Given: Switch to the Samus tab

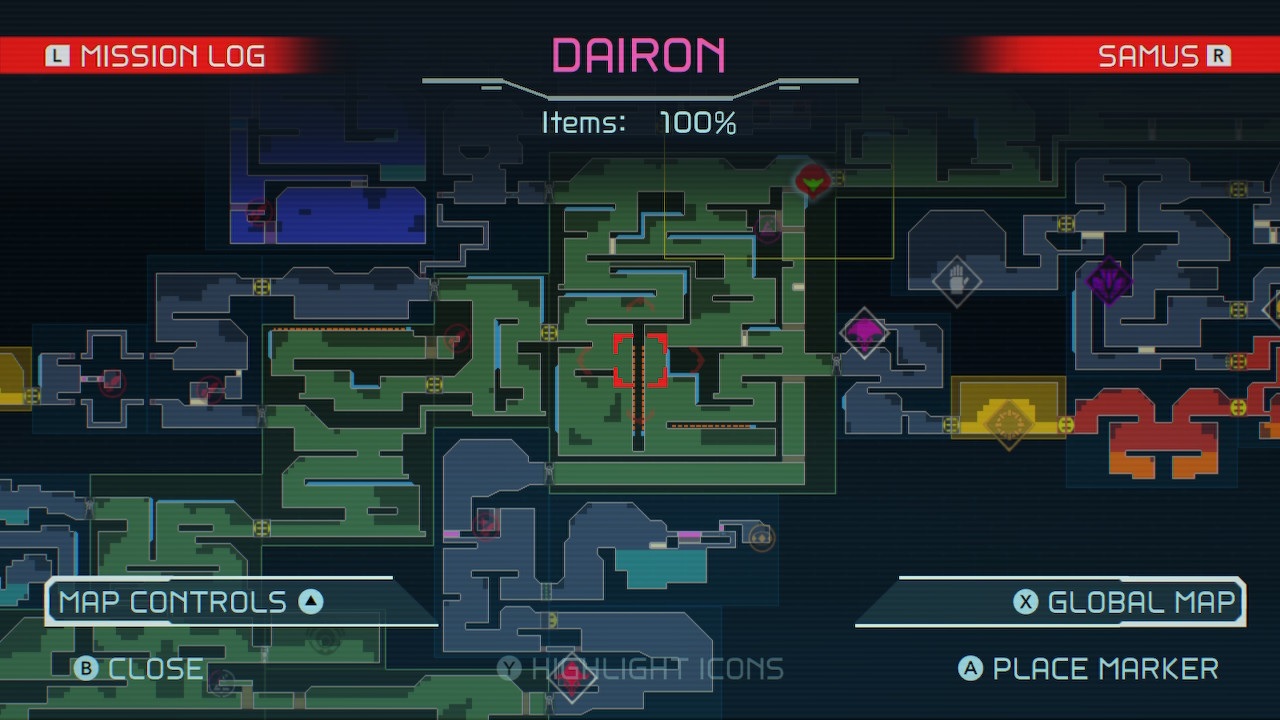Looking at the screenshot, I should pyautogui.click(x=1160, y=55).
